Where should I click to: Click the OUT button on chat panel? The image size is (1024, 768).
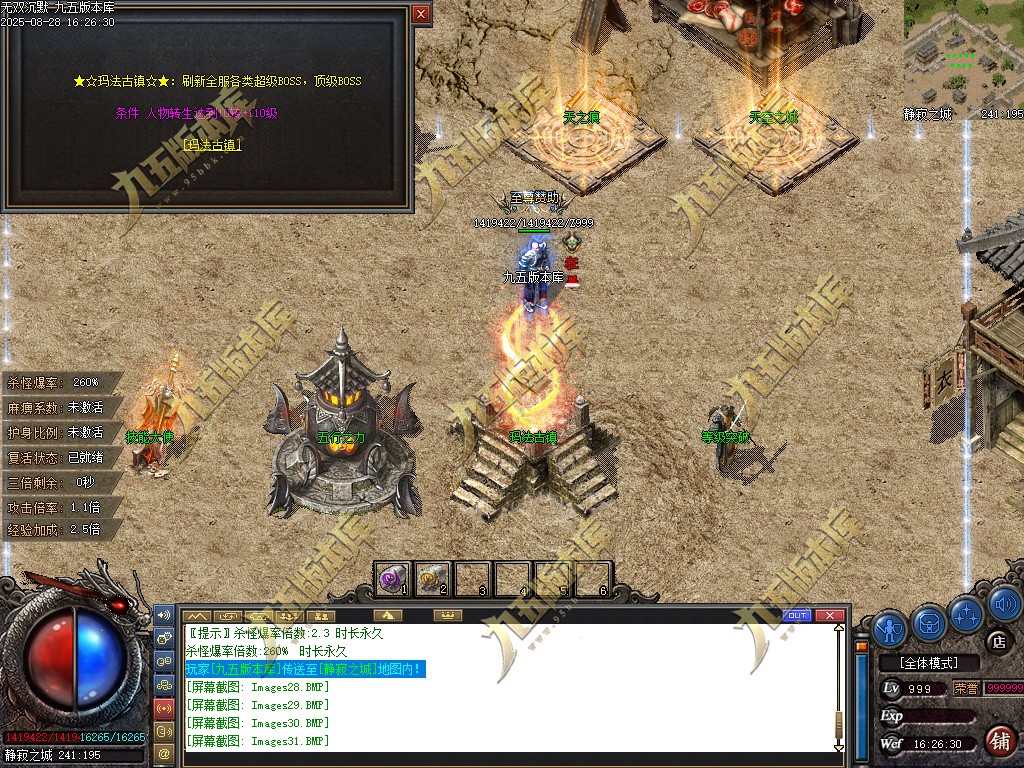coord(797,615)
